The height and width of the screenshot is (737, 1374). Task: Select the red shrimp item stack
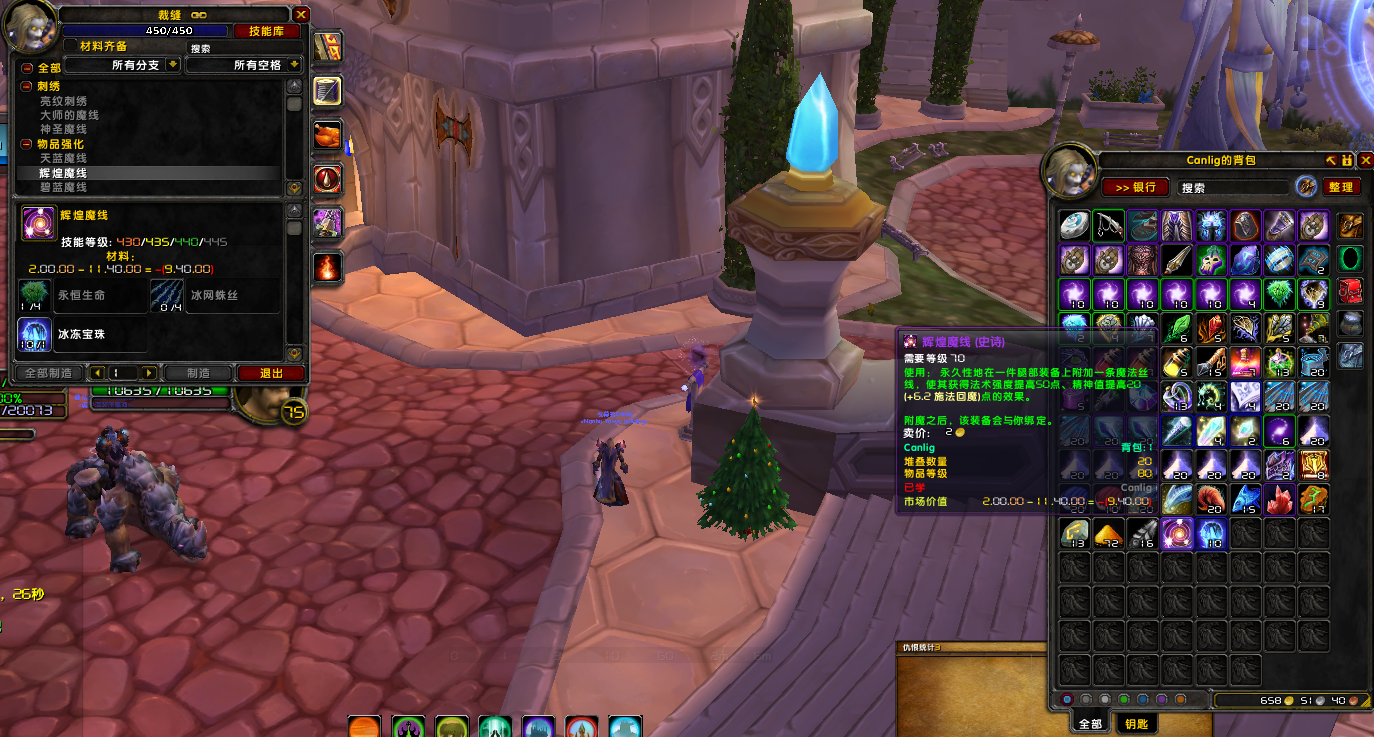(1210, 498)
